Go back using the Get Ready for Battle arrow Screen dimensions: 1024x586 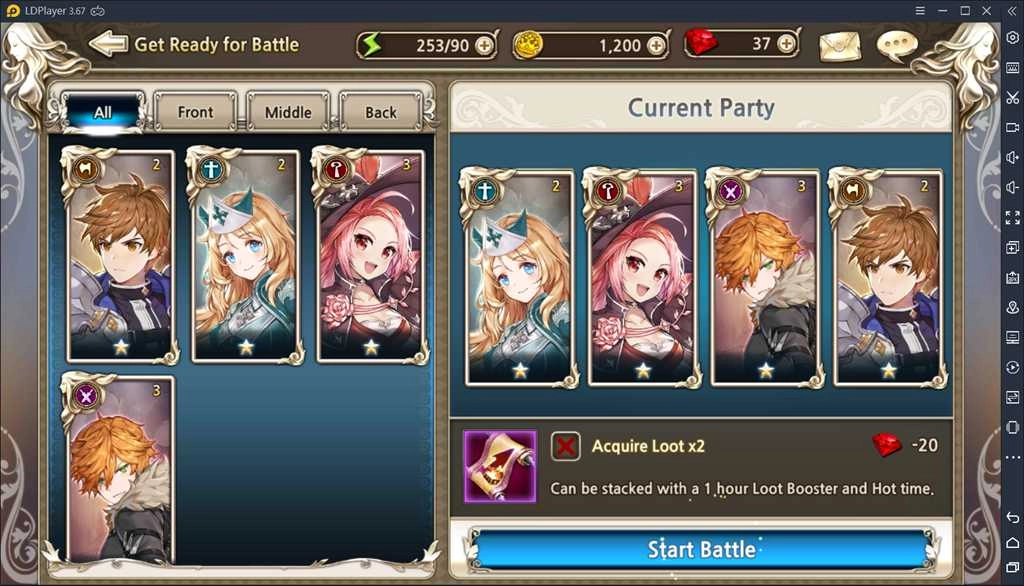click(108, 44)
